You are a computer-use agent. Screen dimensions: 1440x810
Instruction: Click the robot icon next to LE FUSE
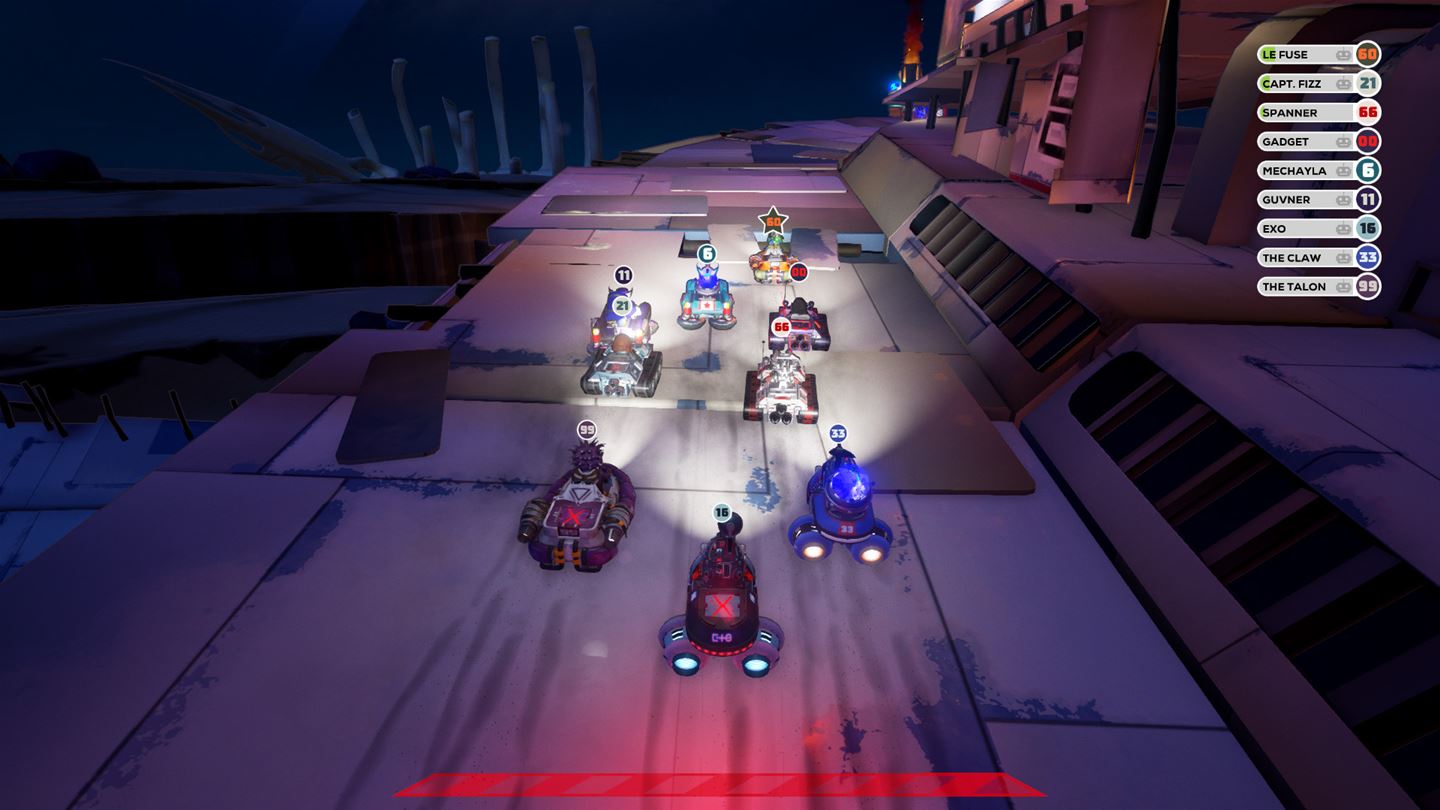pyautogui.click(x=1343, y=54)
